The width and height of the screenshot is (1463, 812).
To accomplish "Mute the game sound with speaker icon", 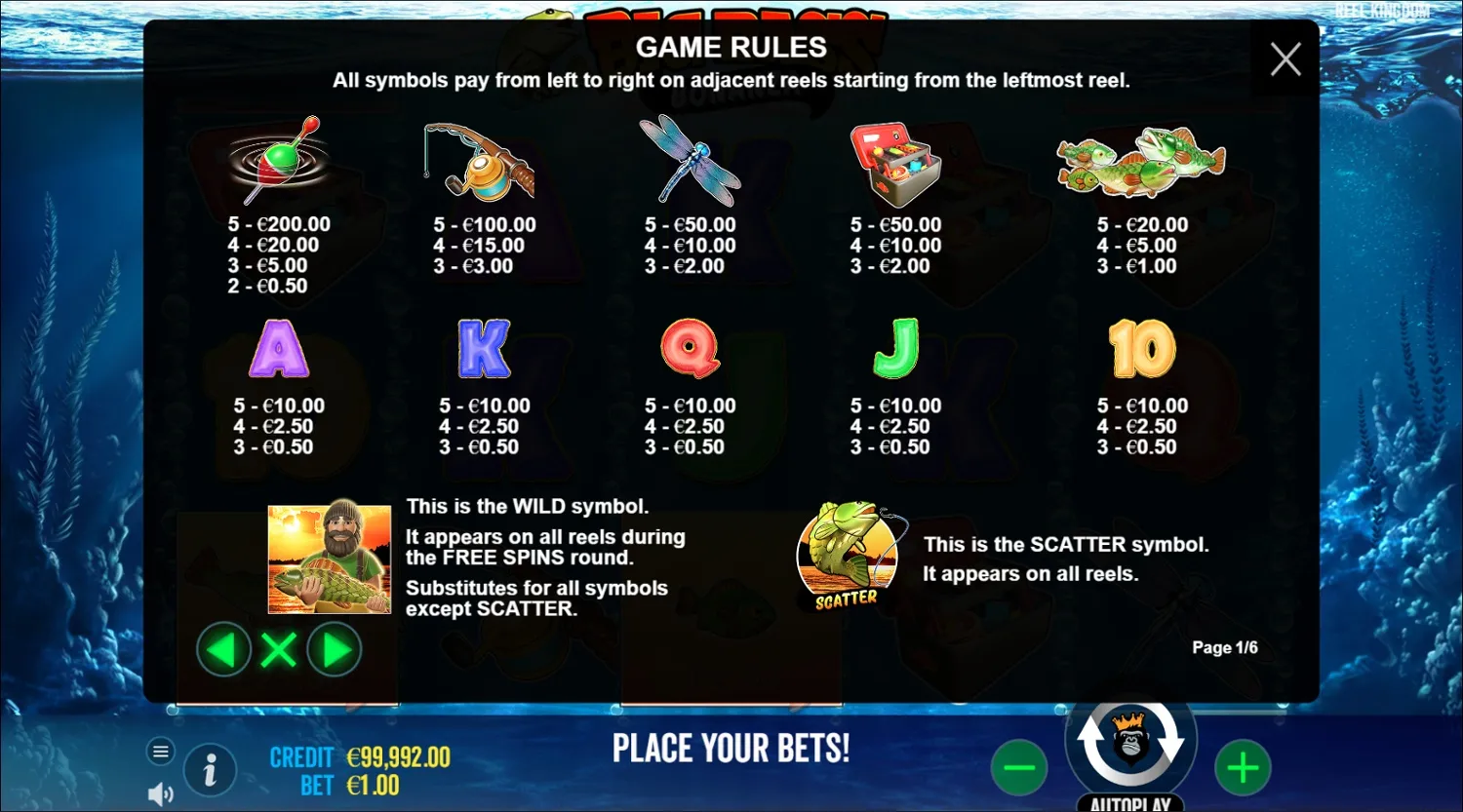I will [x=158, y=793].
